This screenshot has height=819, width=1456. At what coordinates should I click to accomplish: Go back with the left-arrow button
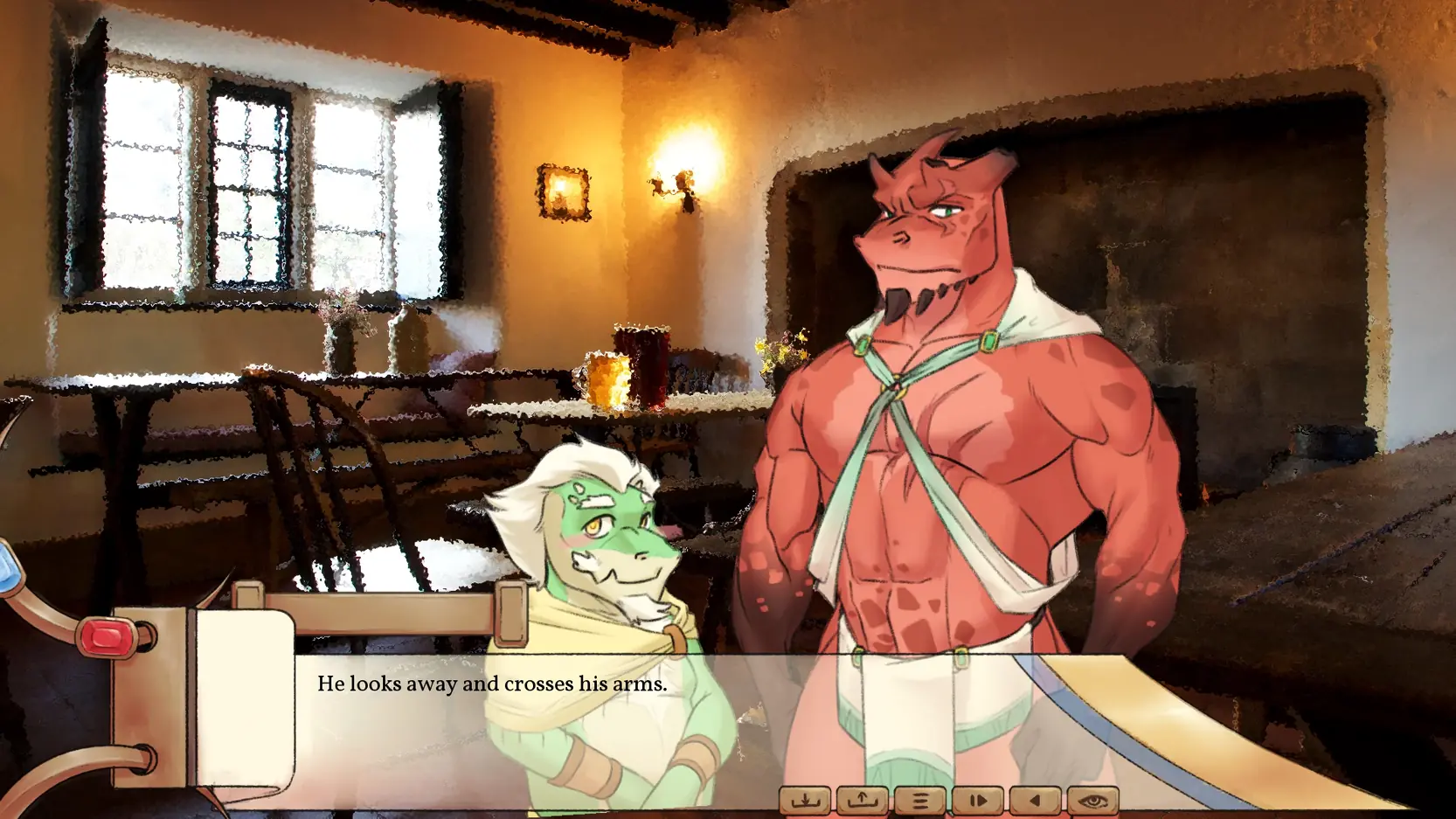point(1036,800)
